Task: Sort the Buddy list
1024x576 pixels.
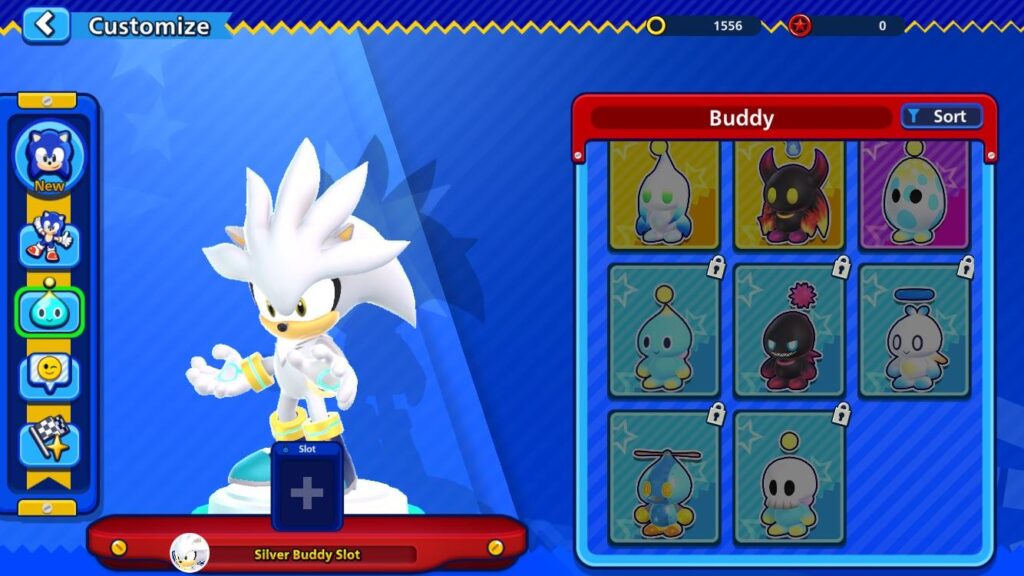Action: pyautogui.click(x=941, y=116)
